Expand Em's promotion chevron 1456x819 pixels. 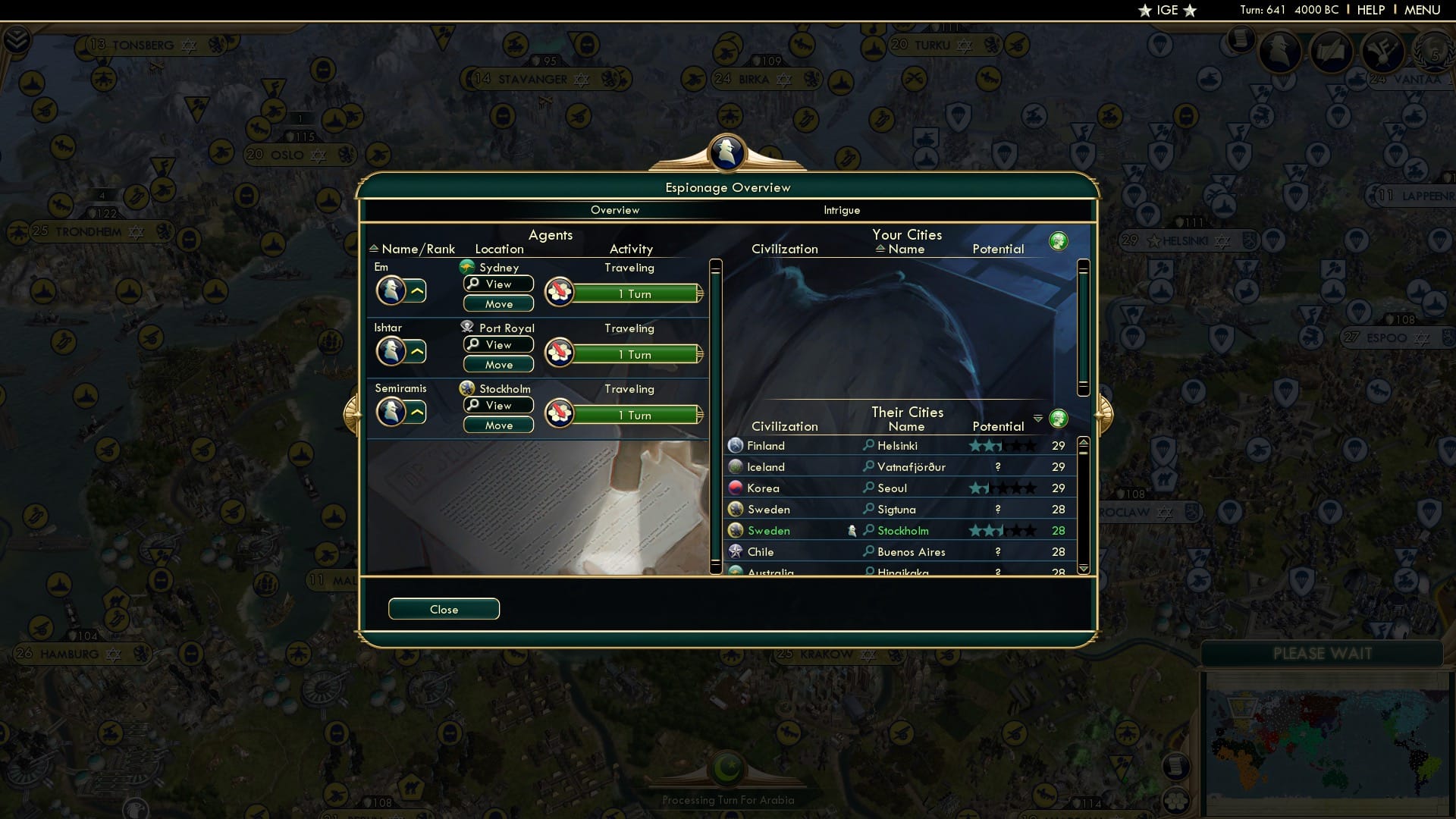pyautogui.click(x=418, y=290)
